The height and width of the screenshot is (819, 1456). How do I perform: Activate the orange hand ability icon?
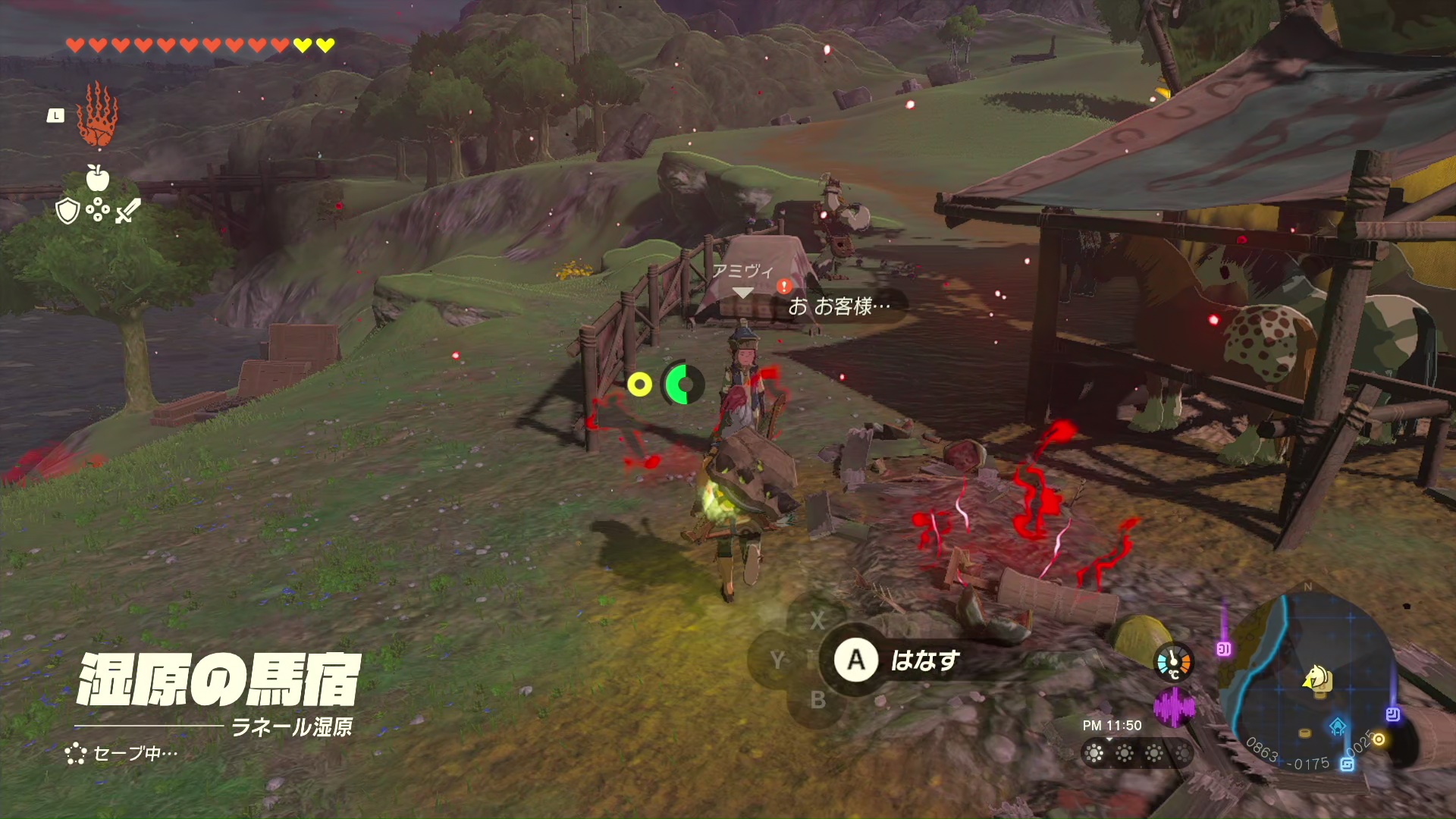click(x=98, y=115)
